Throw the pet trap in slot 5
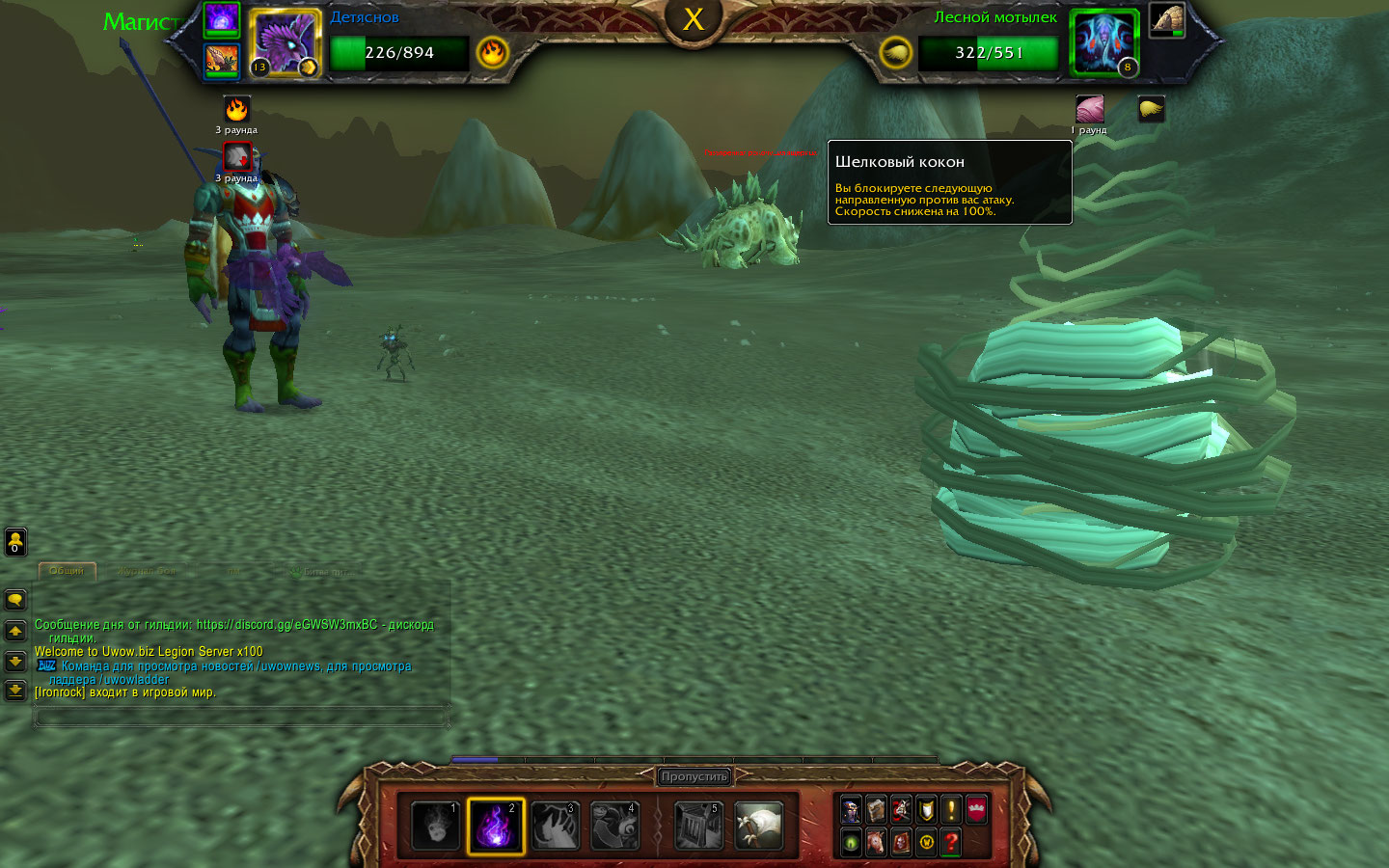The image size is (1389, 868). (699, 827)
